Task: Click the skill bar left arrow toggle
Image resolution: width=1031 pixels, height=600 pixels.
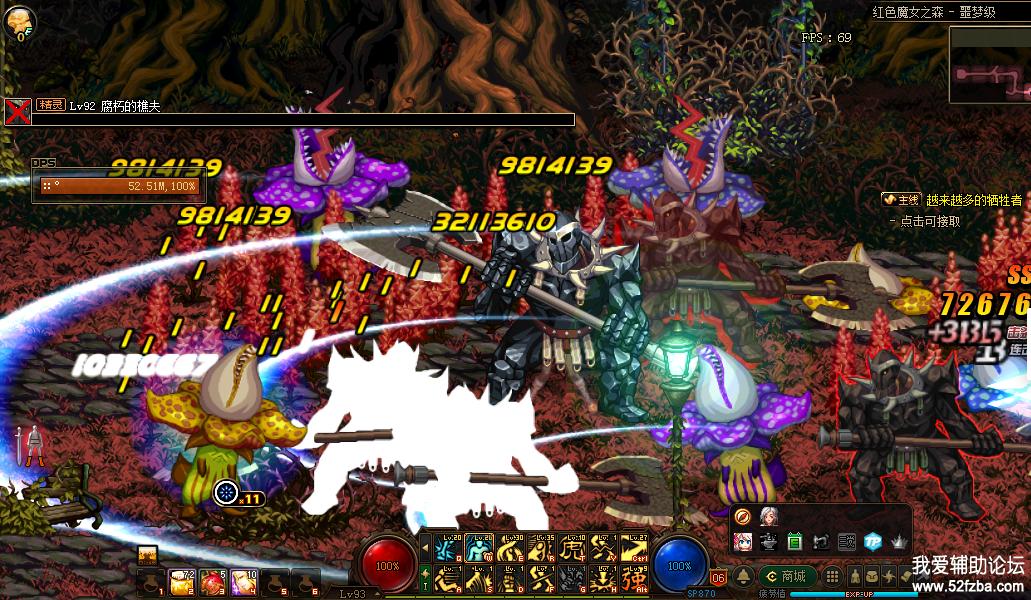Action: coord(425,548)
